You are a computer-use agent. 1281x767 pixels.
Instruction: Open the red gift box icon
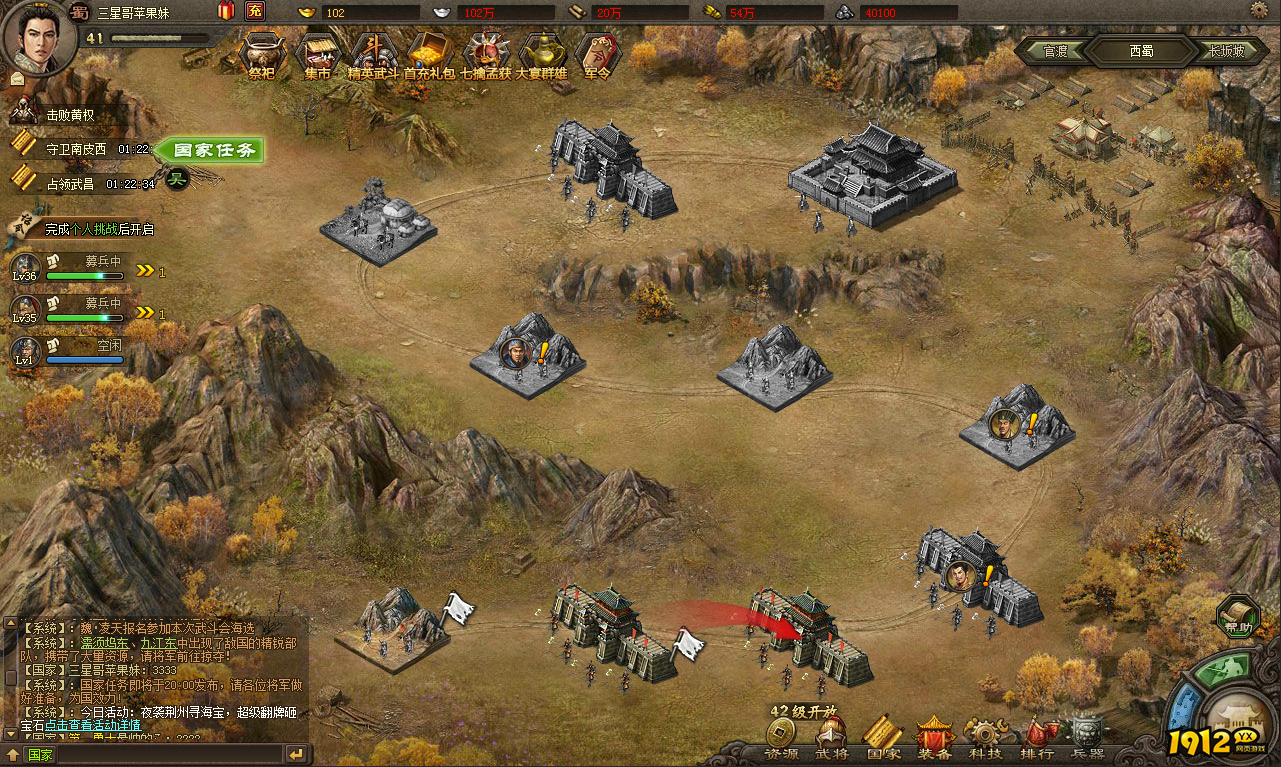(x=225, y=12)
